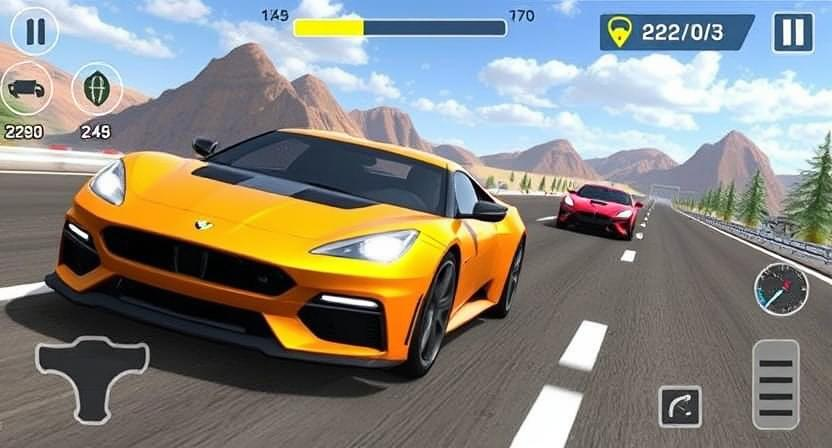Open the location pin badge showing 222/0/3
The width and height of the screenshot is (832, 448).
pyautogui.click(x=676, y=32)
